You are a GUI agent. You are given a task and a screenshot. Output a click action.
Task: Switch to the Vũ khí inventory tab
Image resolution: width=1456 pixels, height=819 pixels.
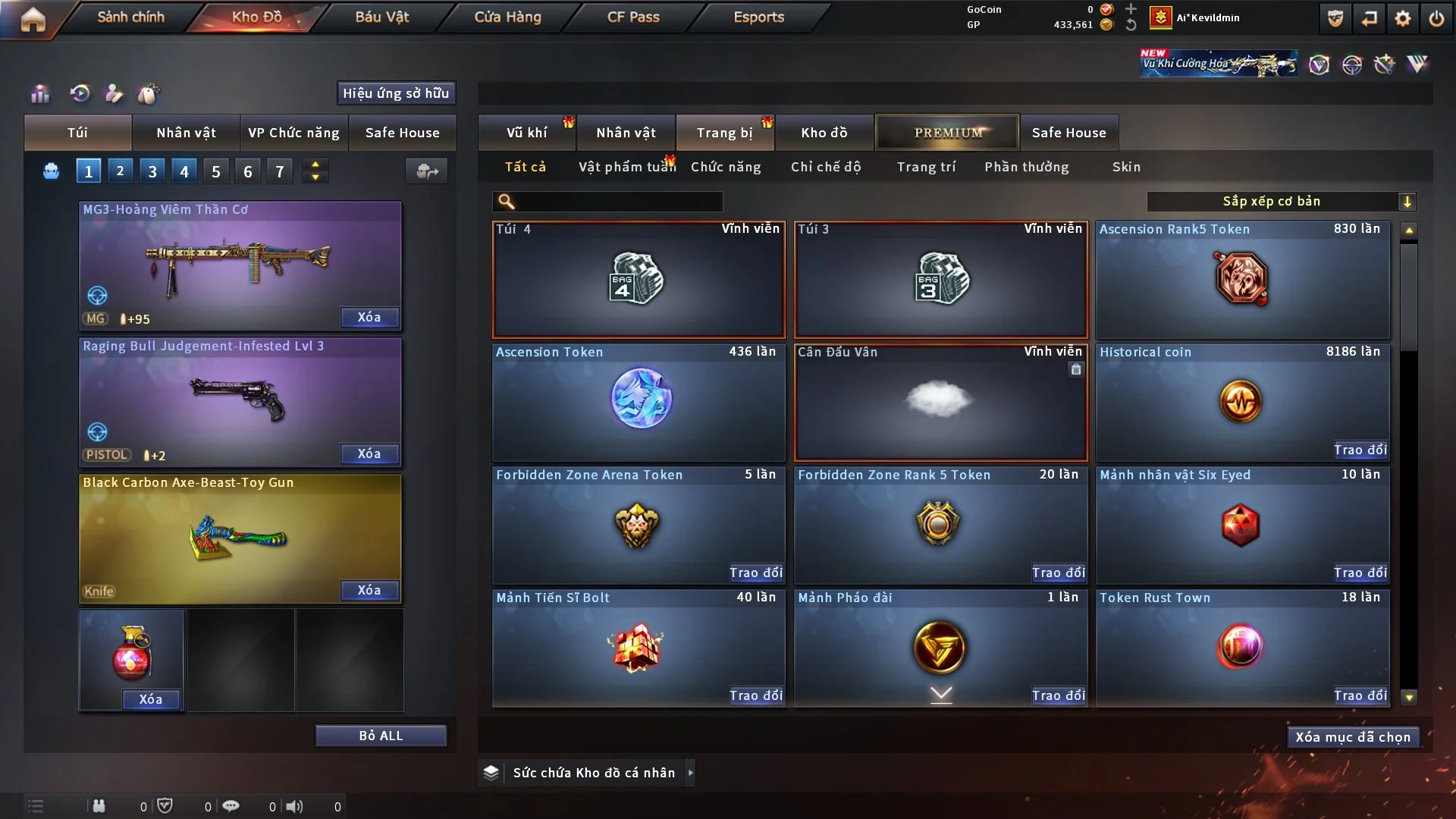tap(526, 133)
